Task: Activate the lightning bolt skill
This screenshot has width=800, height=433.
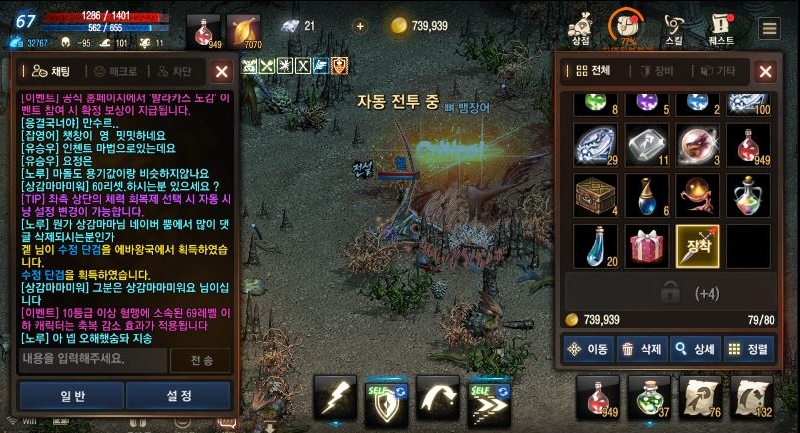Action: coord(335,398)
